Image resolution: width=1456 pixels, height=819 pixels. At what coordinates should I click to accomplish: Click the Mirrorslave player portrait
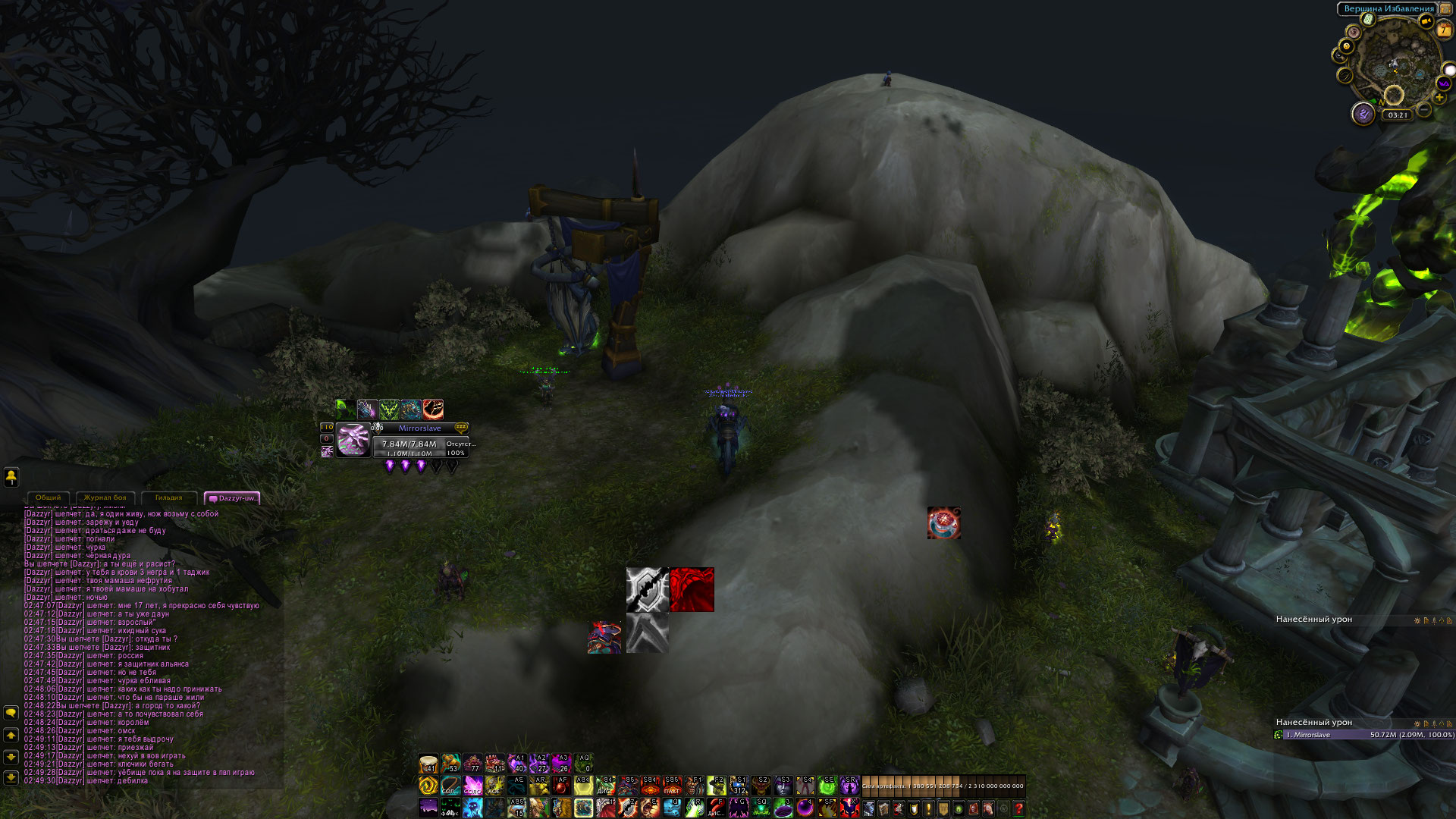click(353, 440)
